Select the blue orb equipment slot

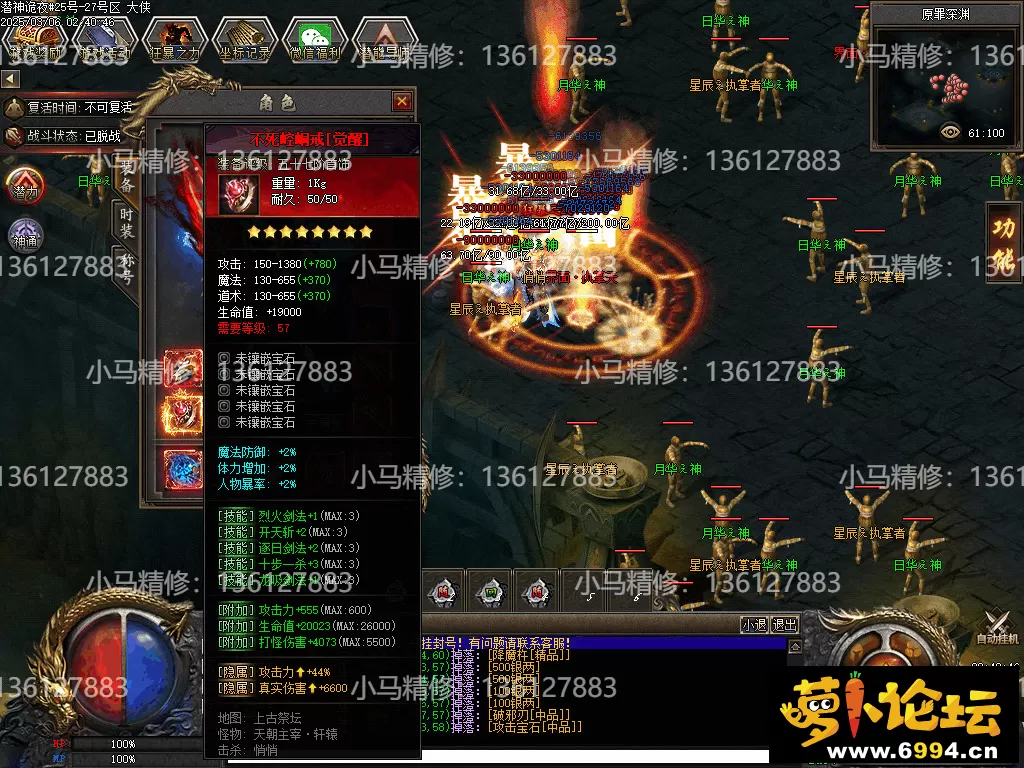pyautogui.click(x=184, y=468)
